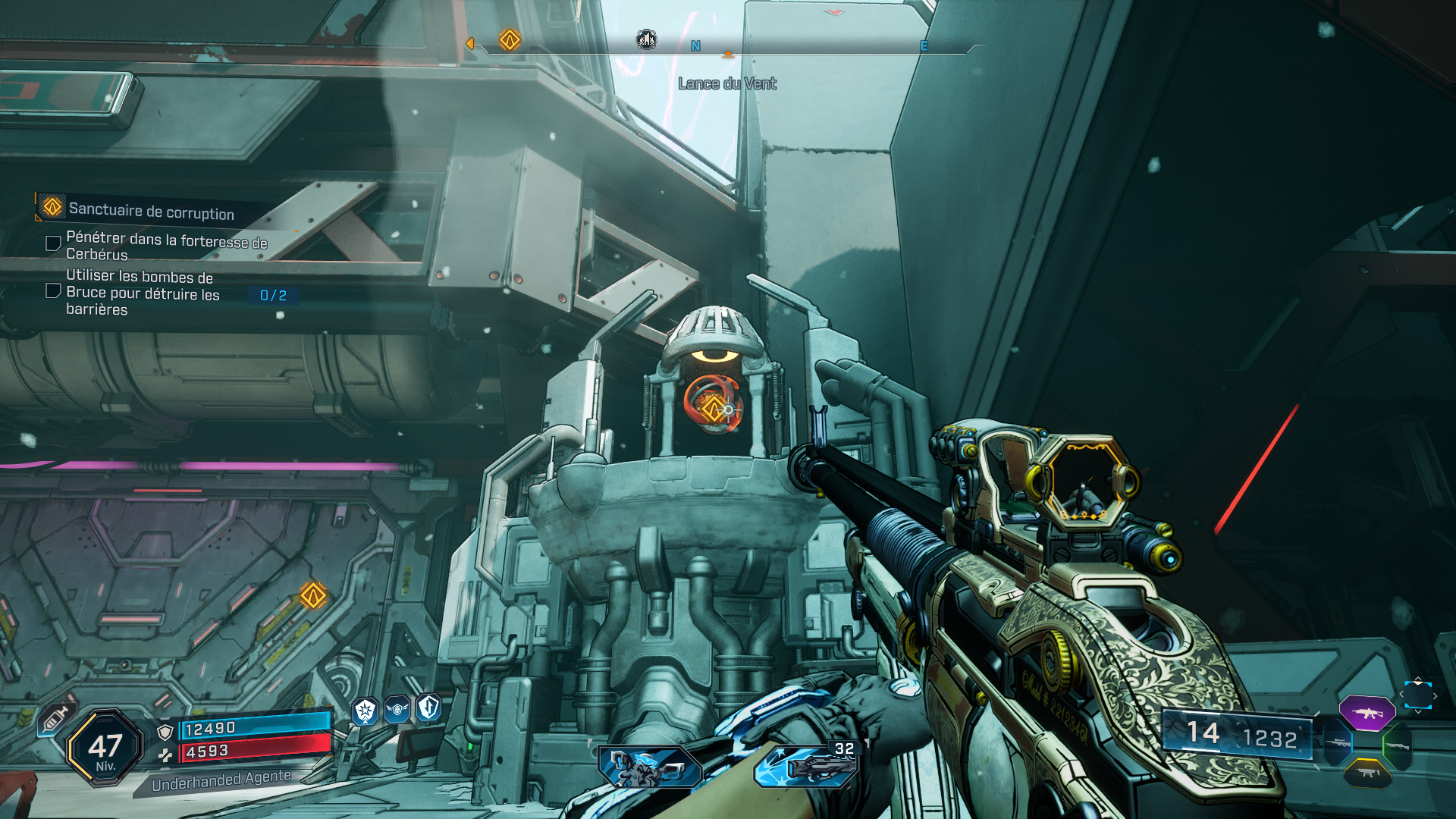Screen dimensions: 1456x819
Task: Equip the green shotgun weapon slot
Action: (x=1398, y=747)
